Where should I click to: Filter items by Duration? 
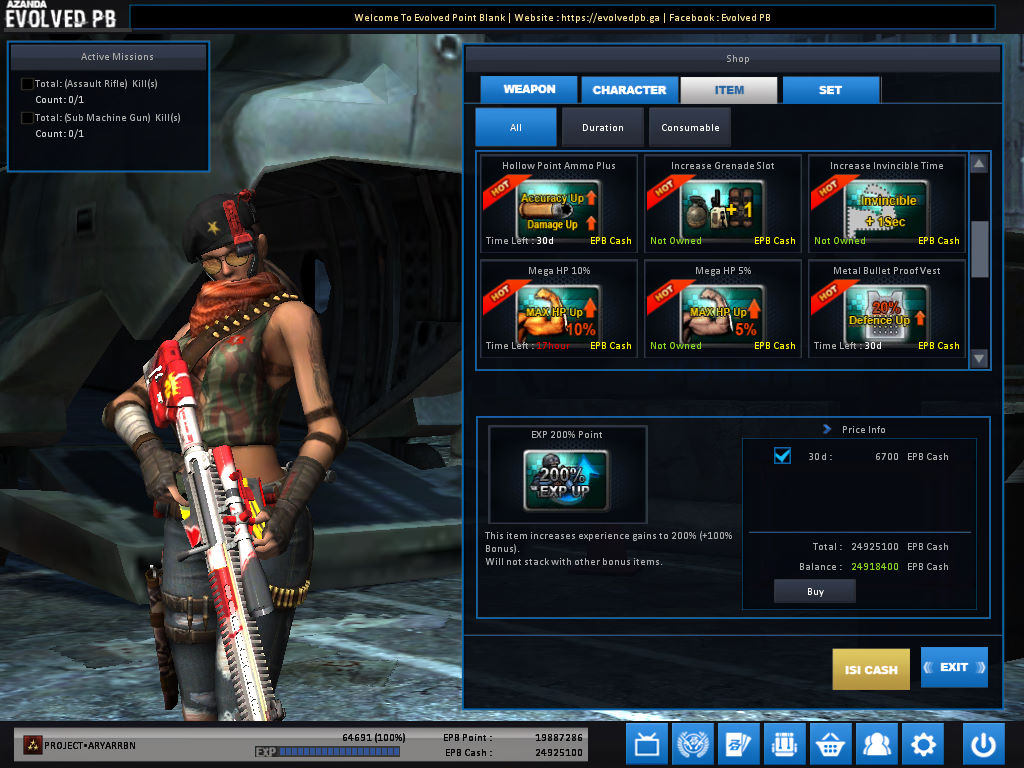[x=602, y=128]
